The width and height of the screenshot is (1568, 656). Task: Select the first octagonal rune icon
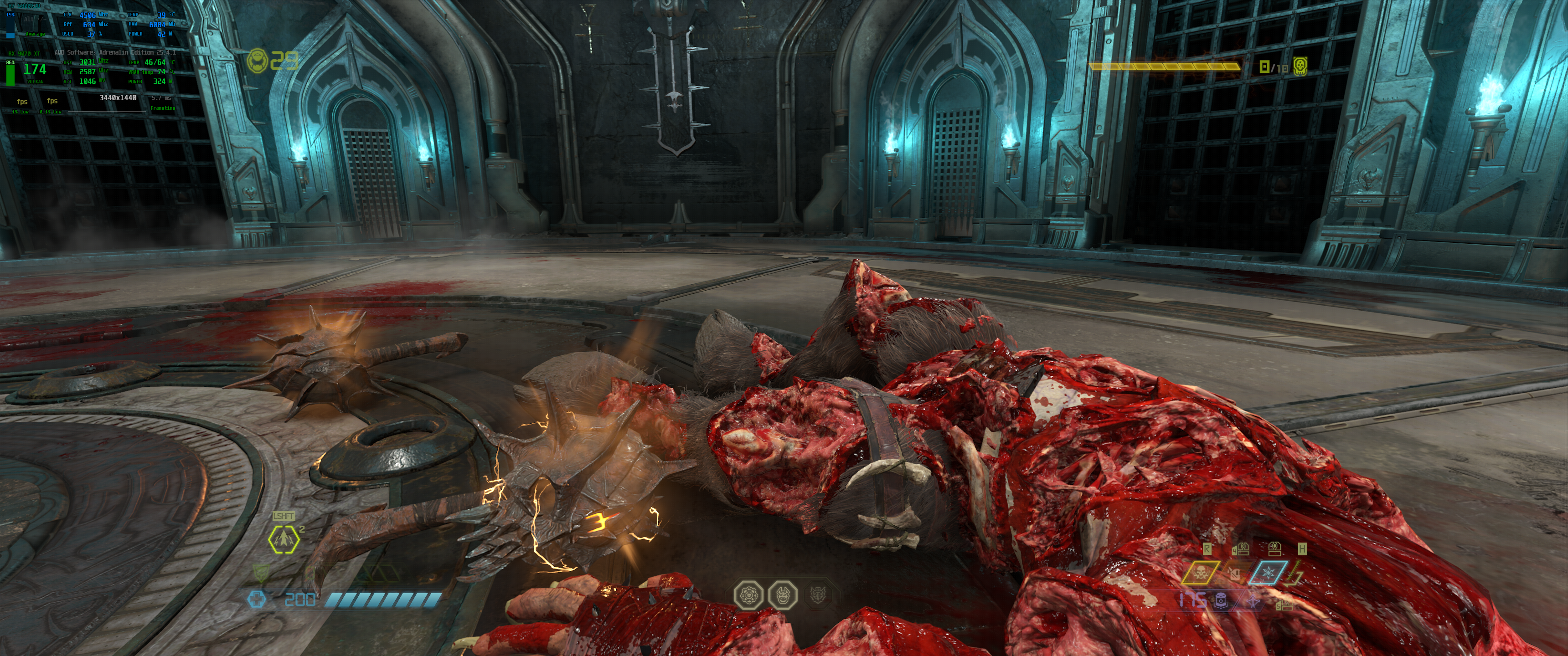point(747,594)
